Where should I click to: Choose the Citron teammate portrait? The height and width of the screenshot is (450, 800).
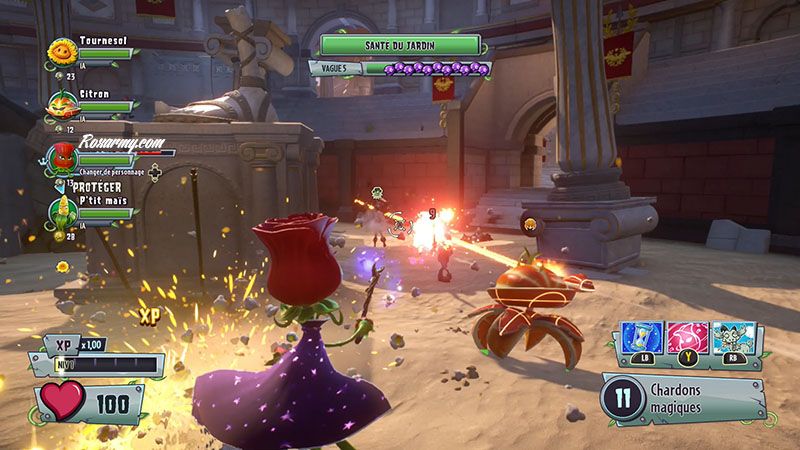[x=64, y=104]
